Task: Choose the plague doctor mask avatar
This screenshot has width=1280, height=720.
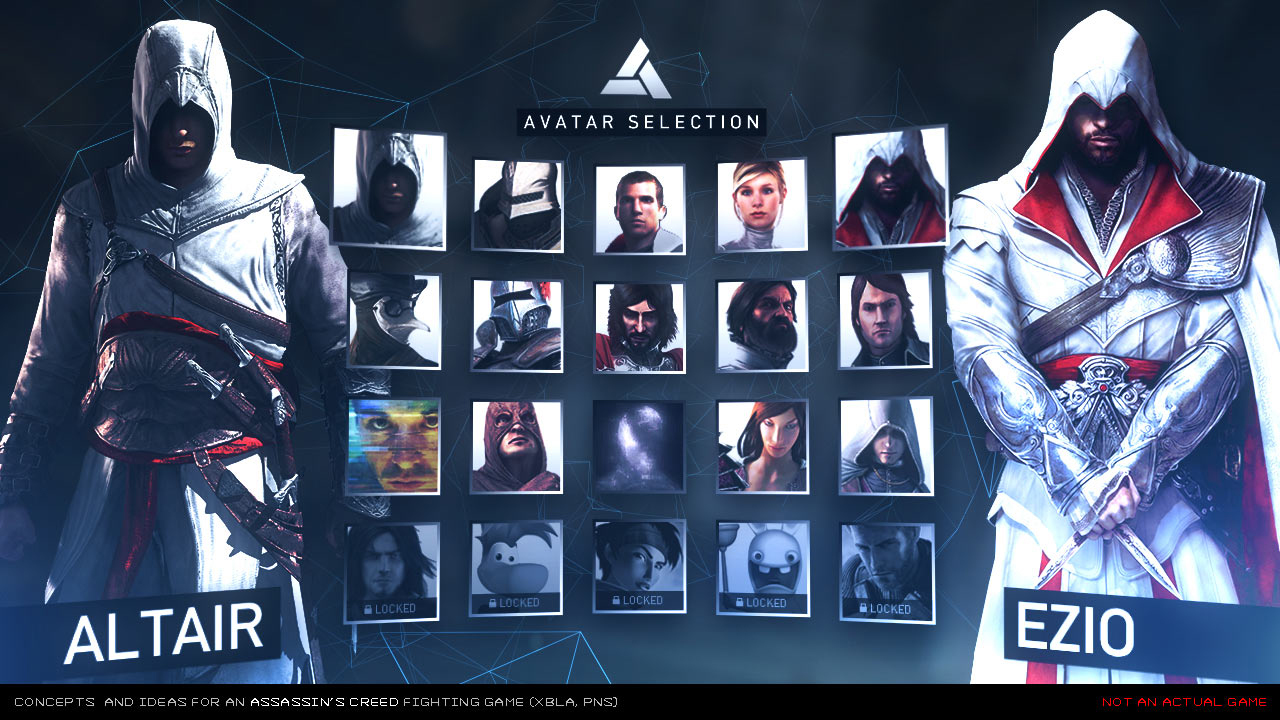Action: [x=394, y=320]
